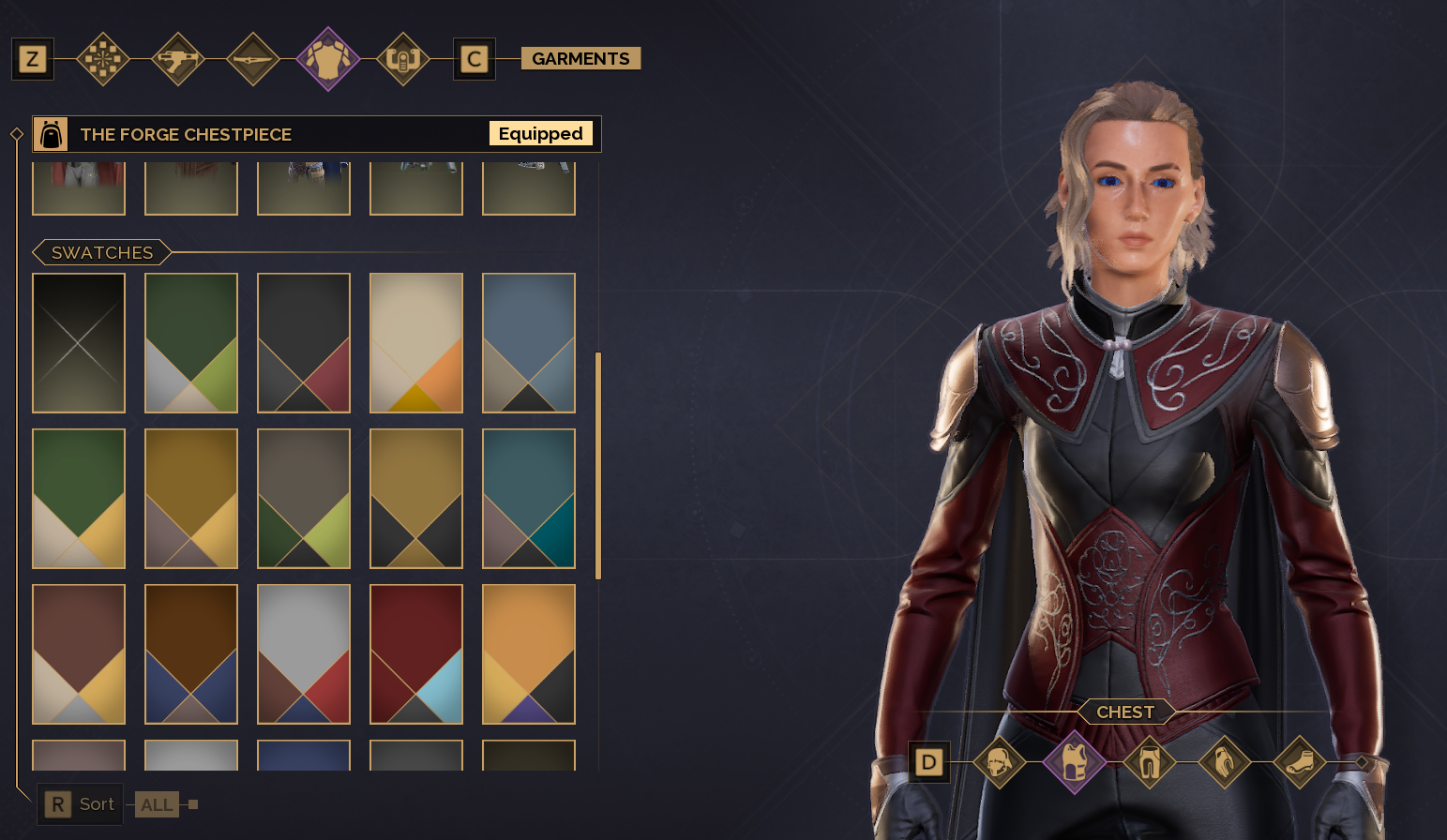The image size is (1447, 840).
Task: Apply the teal swatch
Action: point(529,499)
